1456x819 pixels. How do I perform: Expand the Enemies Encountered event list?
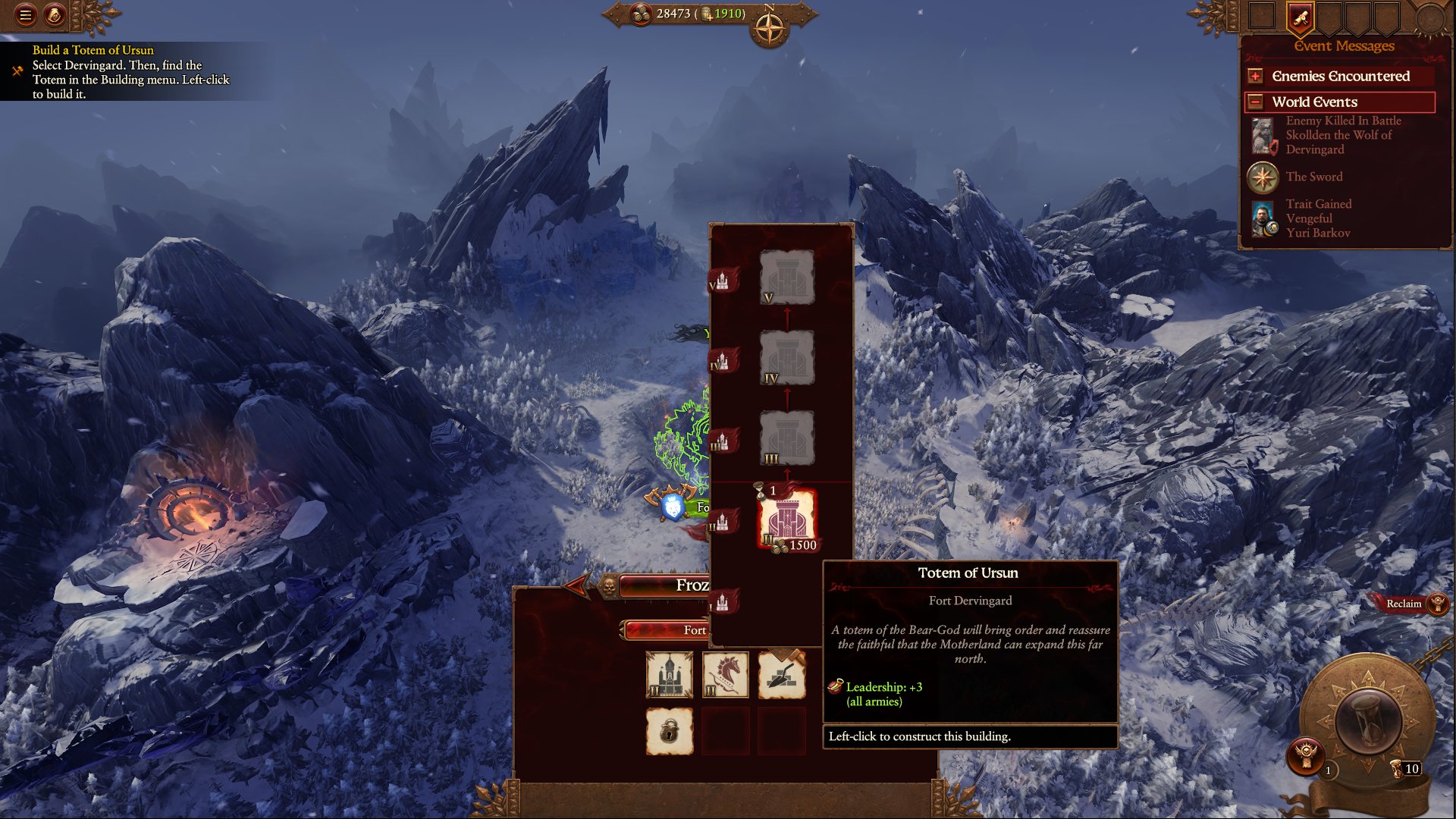(1256, 76)
